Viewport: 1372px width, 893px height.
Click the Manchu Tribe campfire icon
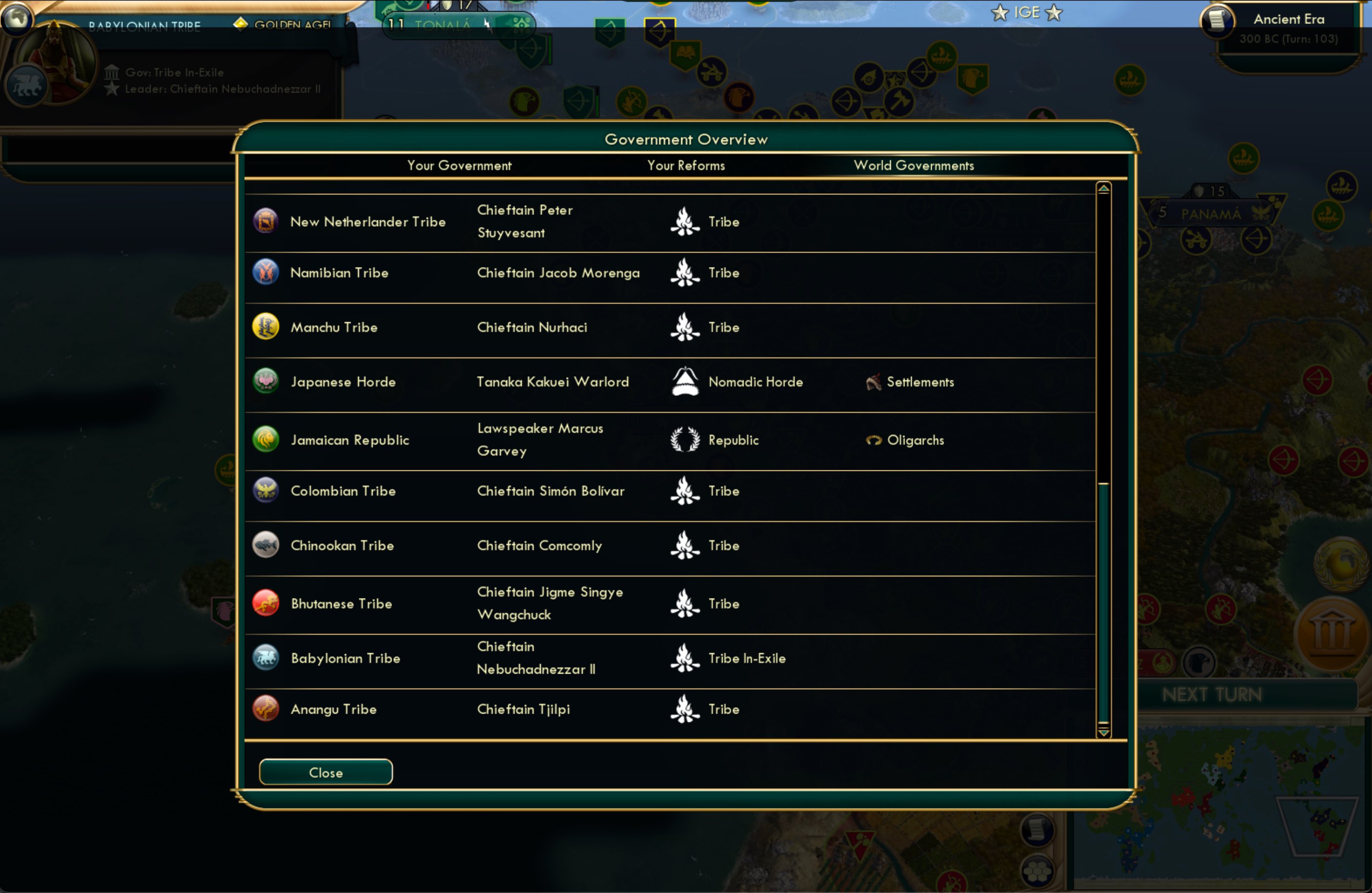point(685,327)
